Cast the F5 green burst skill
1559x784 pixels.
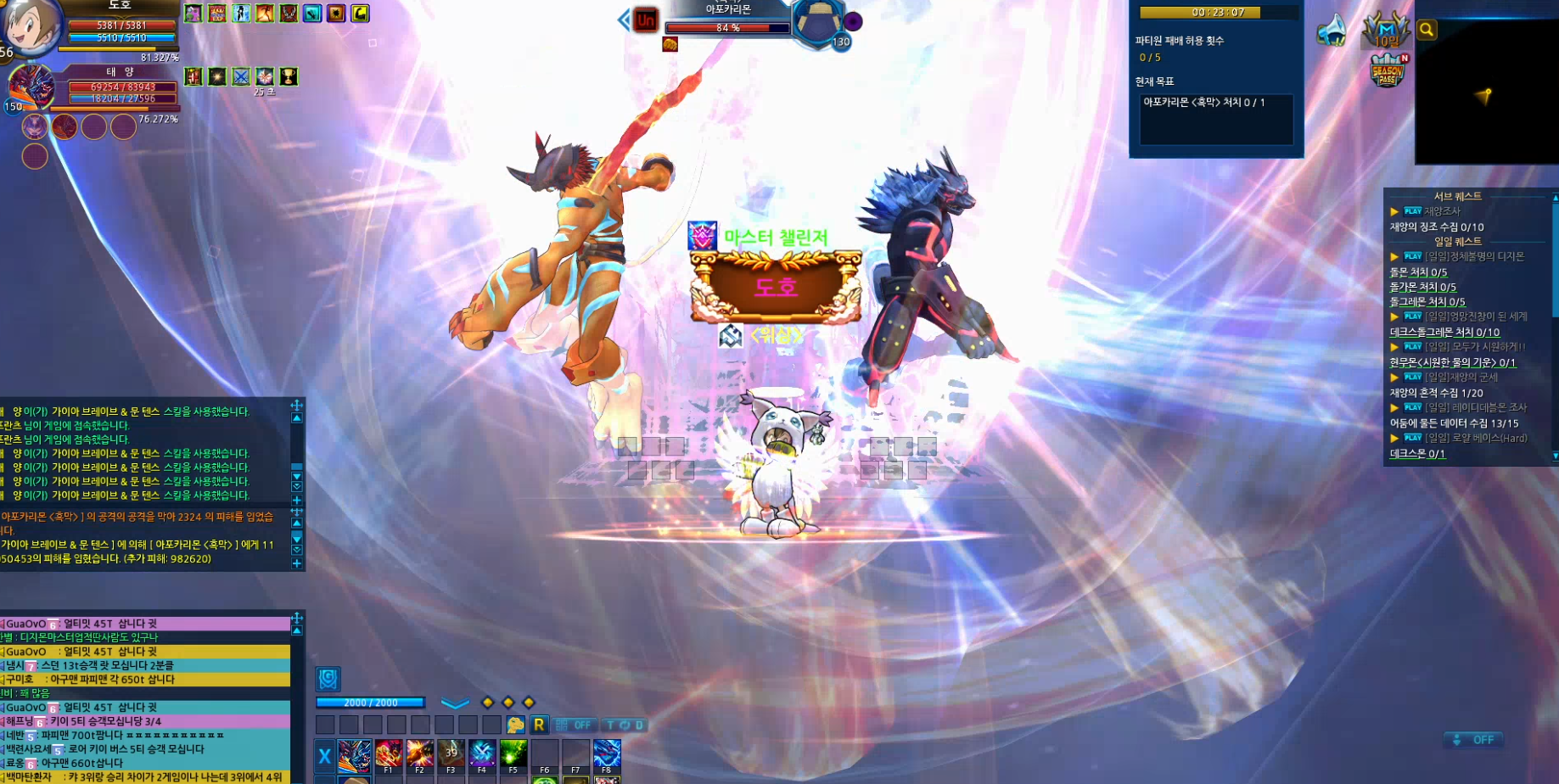pos(513,754)
